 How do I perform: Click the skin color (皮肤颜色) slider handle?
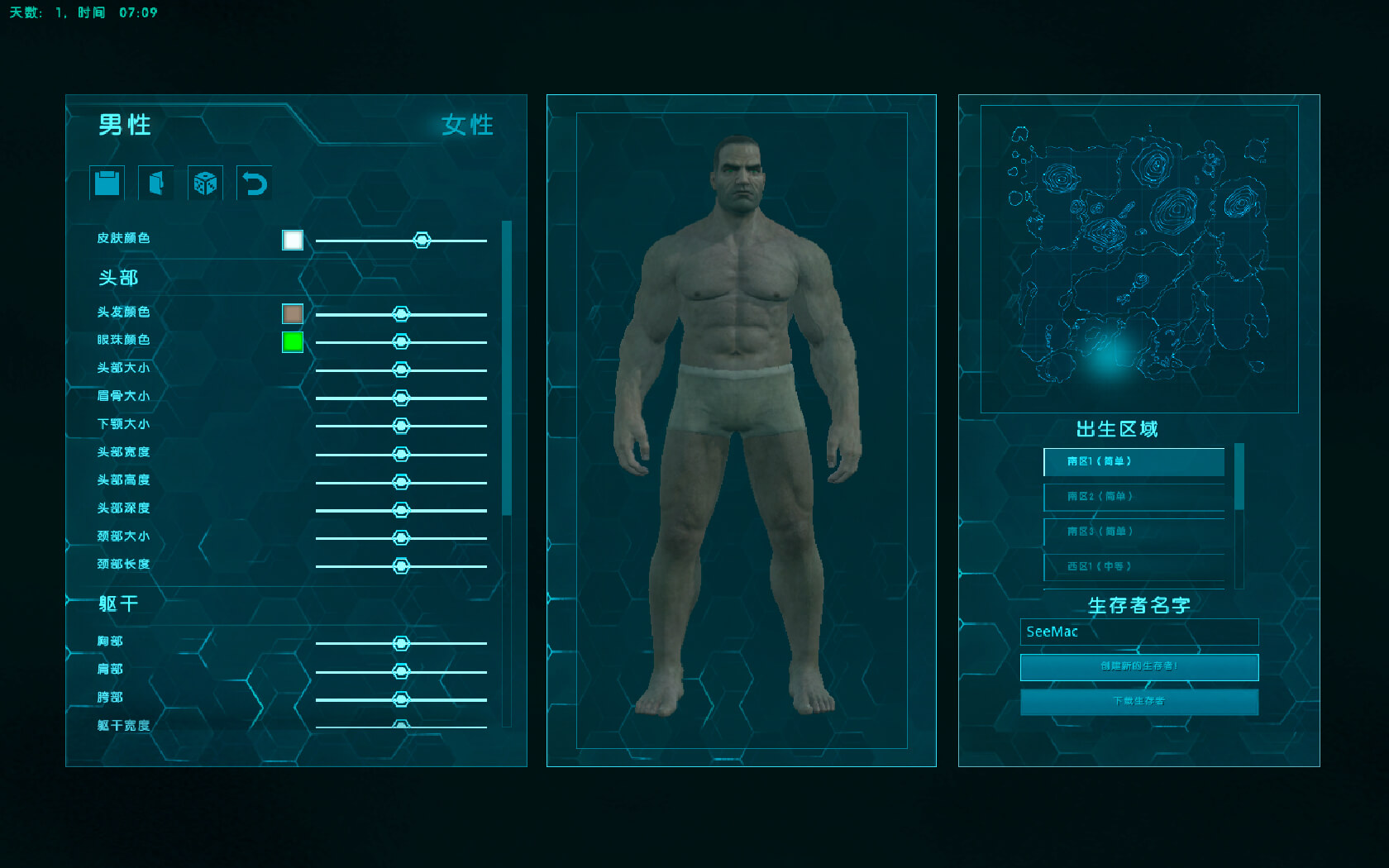coord(422,241)
